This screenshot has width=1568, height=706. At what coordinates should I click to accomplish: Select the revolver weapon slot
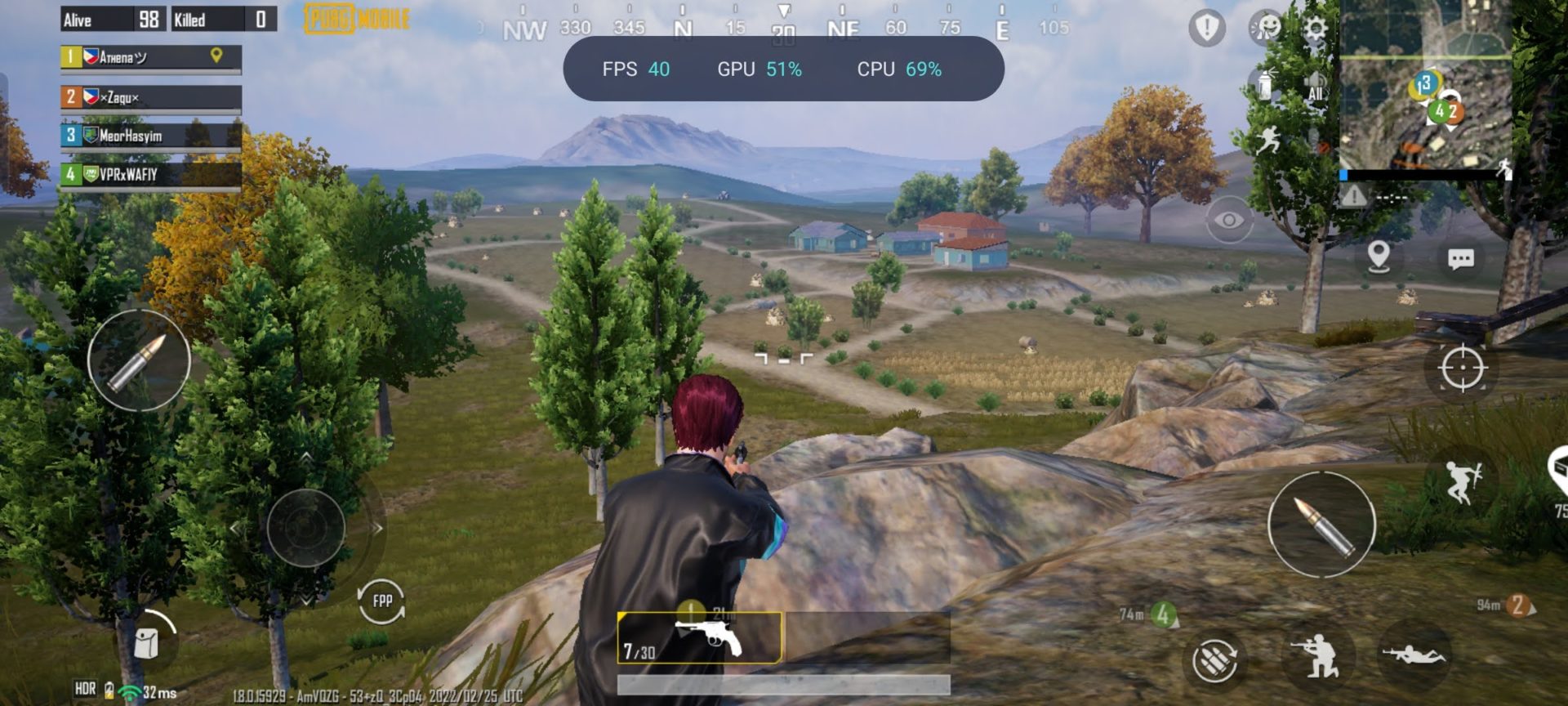(700, 638)
